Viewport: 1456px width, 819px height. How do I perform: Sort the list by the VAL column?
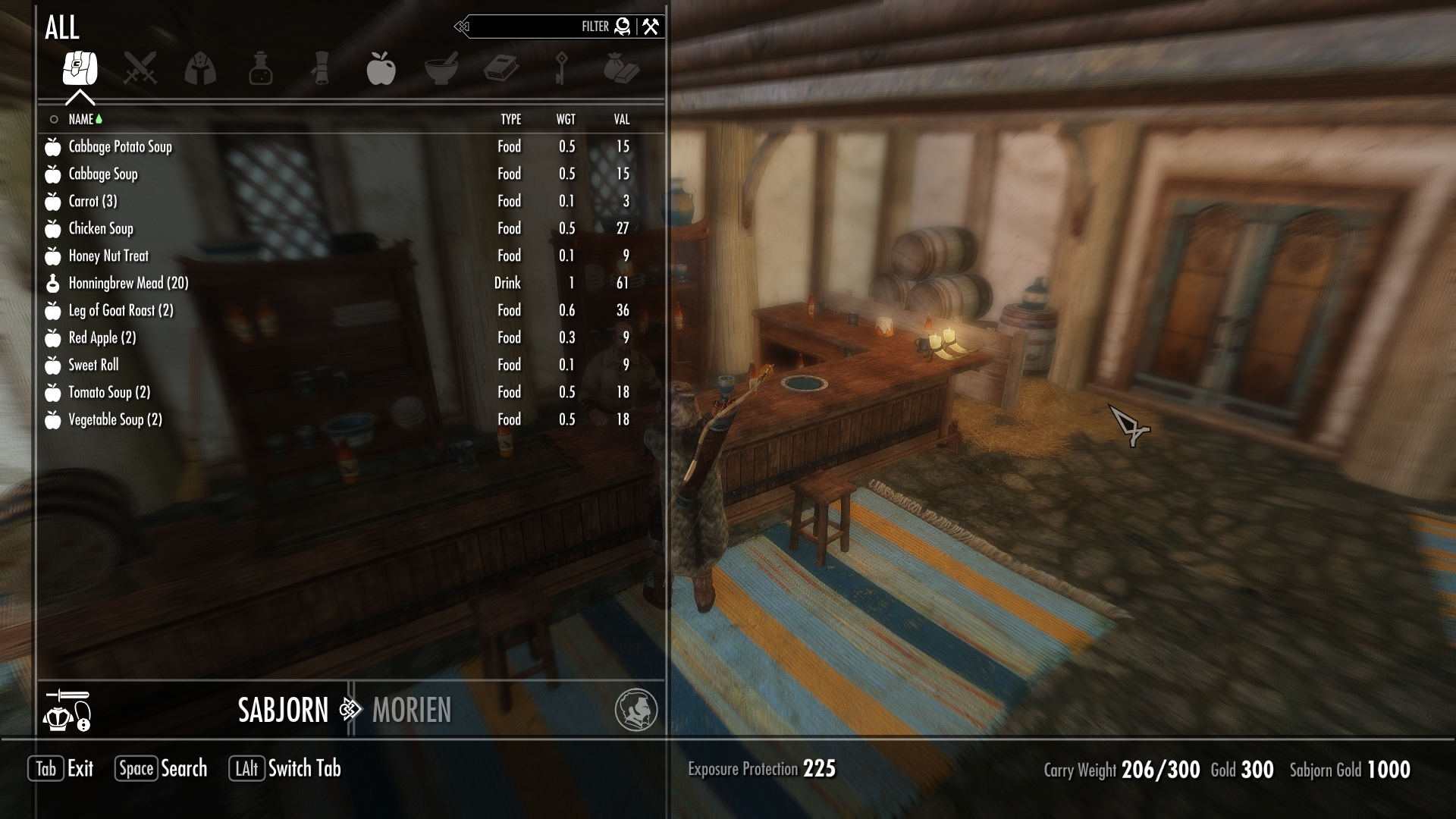[x=622, y=119]
